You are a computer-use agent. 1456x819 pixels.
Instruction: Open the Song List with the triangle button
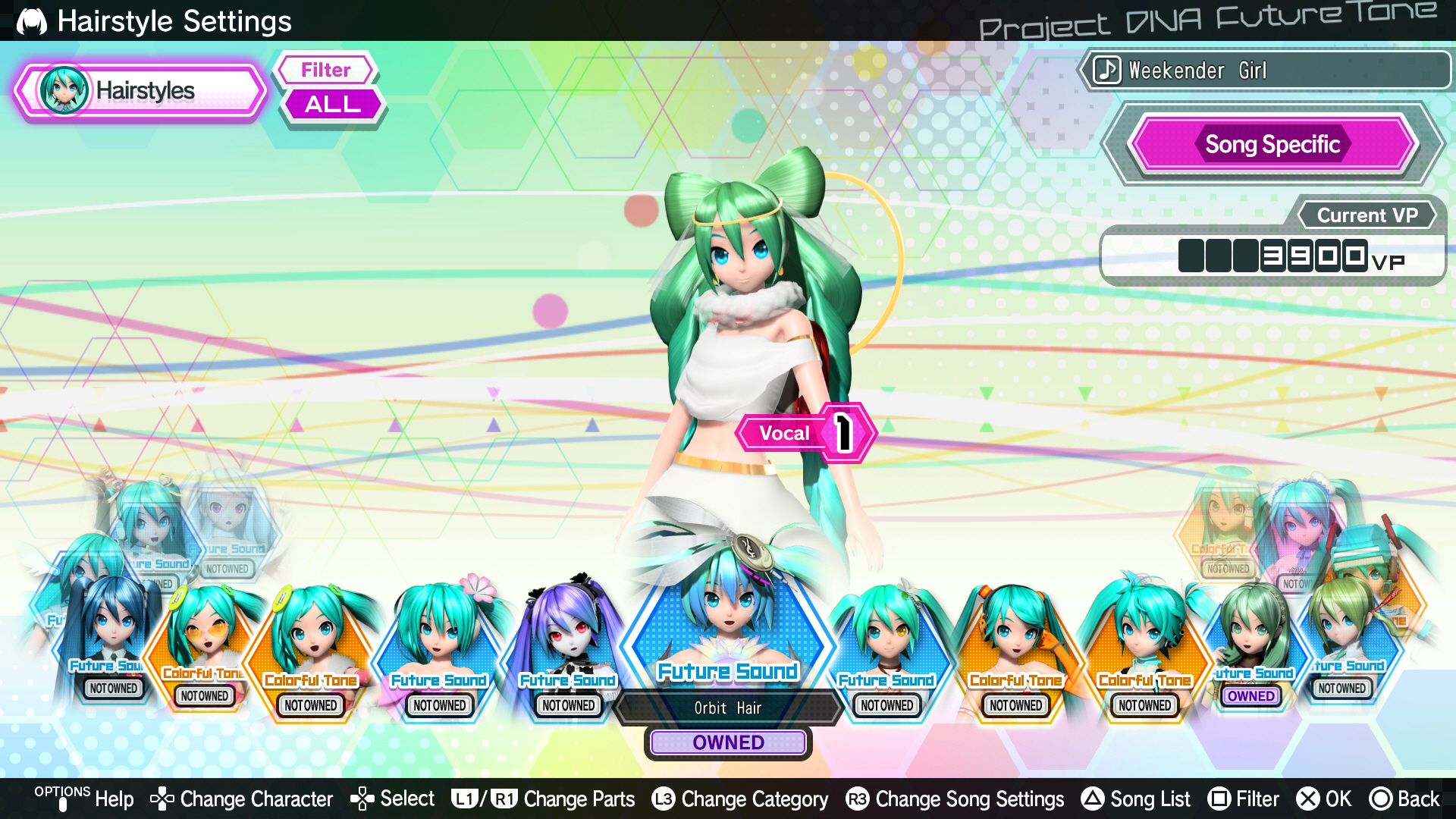1092,799
